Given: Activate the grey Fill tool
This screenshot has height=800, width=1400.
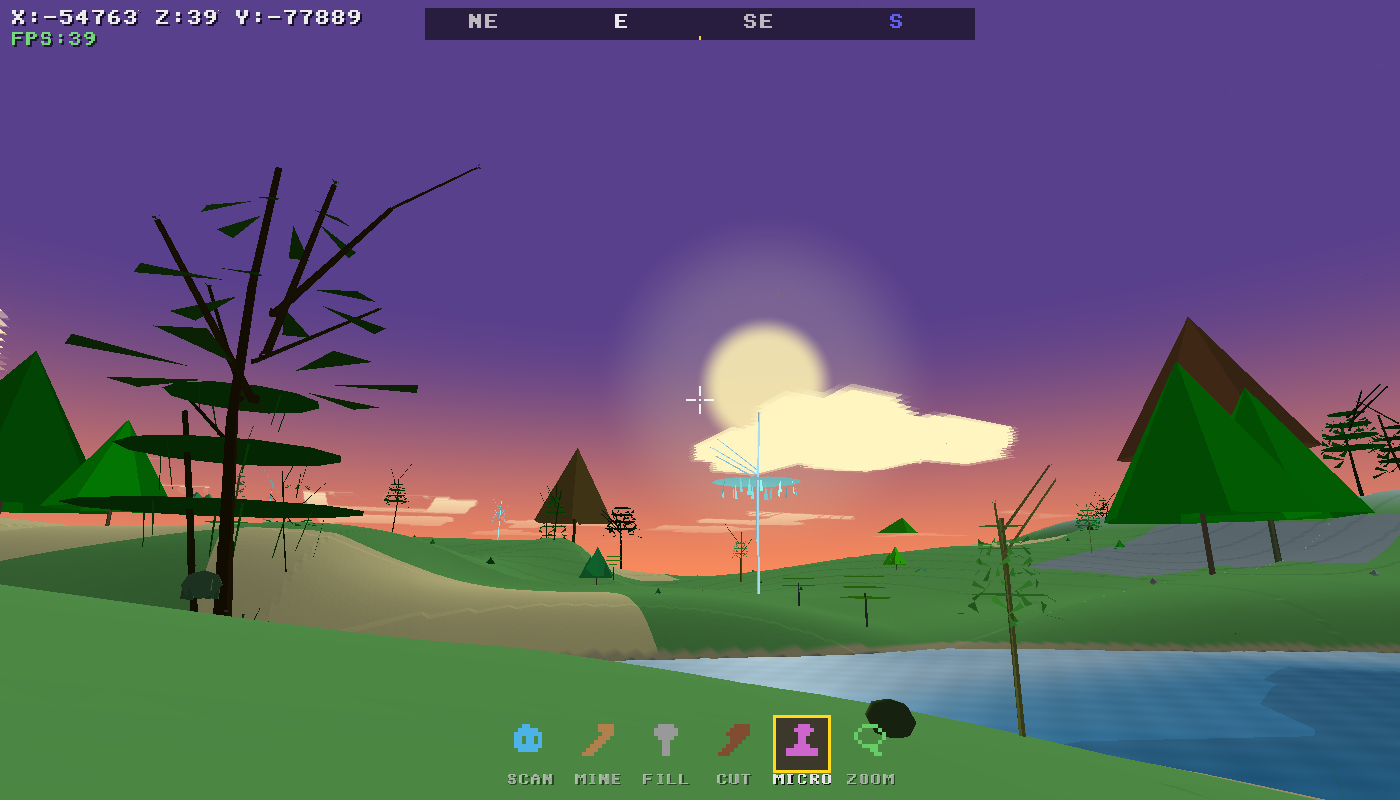Looking at the screenshot, I should point(666,740).
